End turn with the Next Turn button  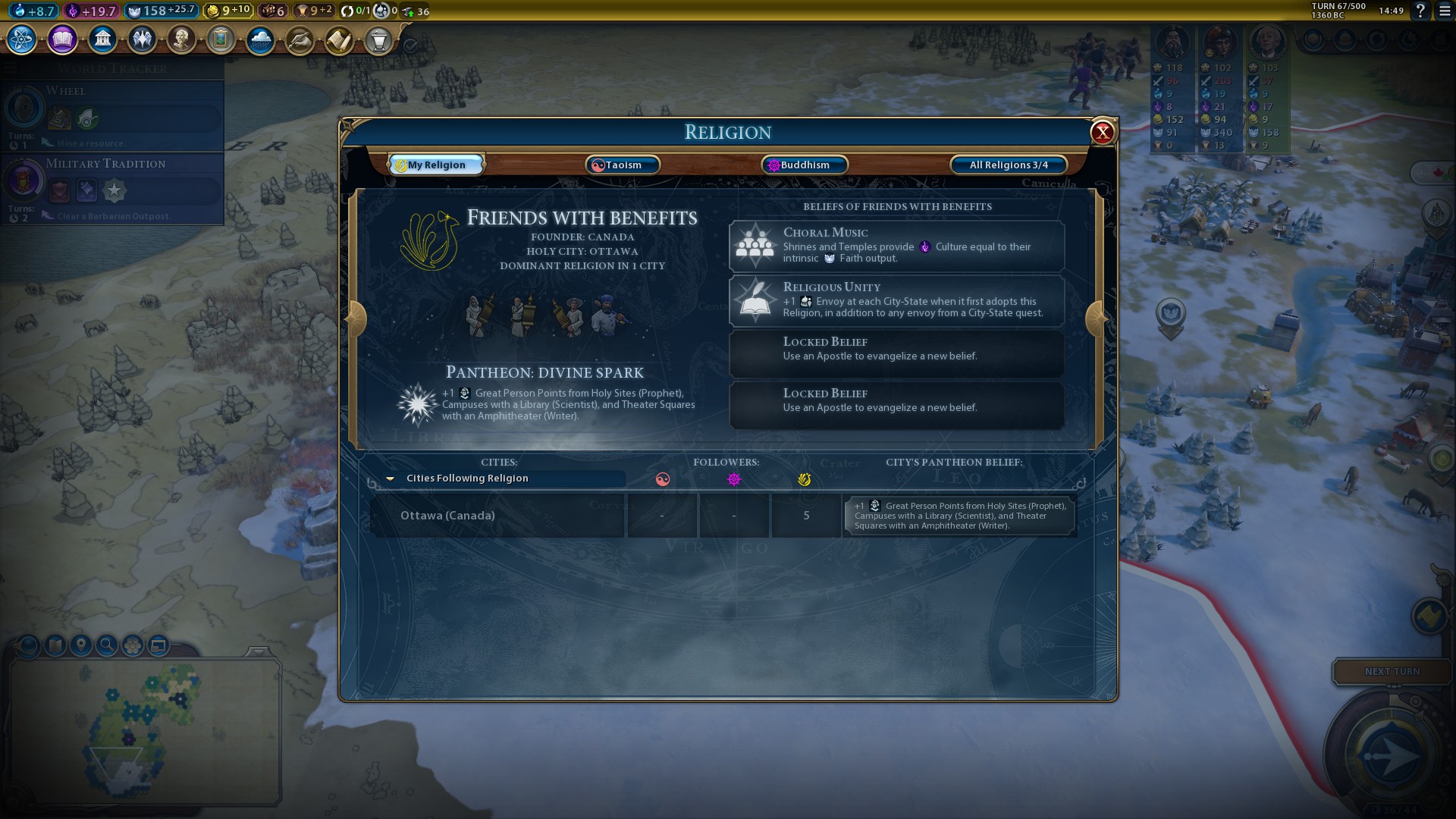click(1392, 671)
